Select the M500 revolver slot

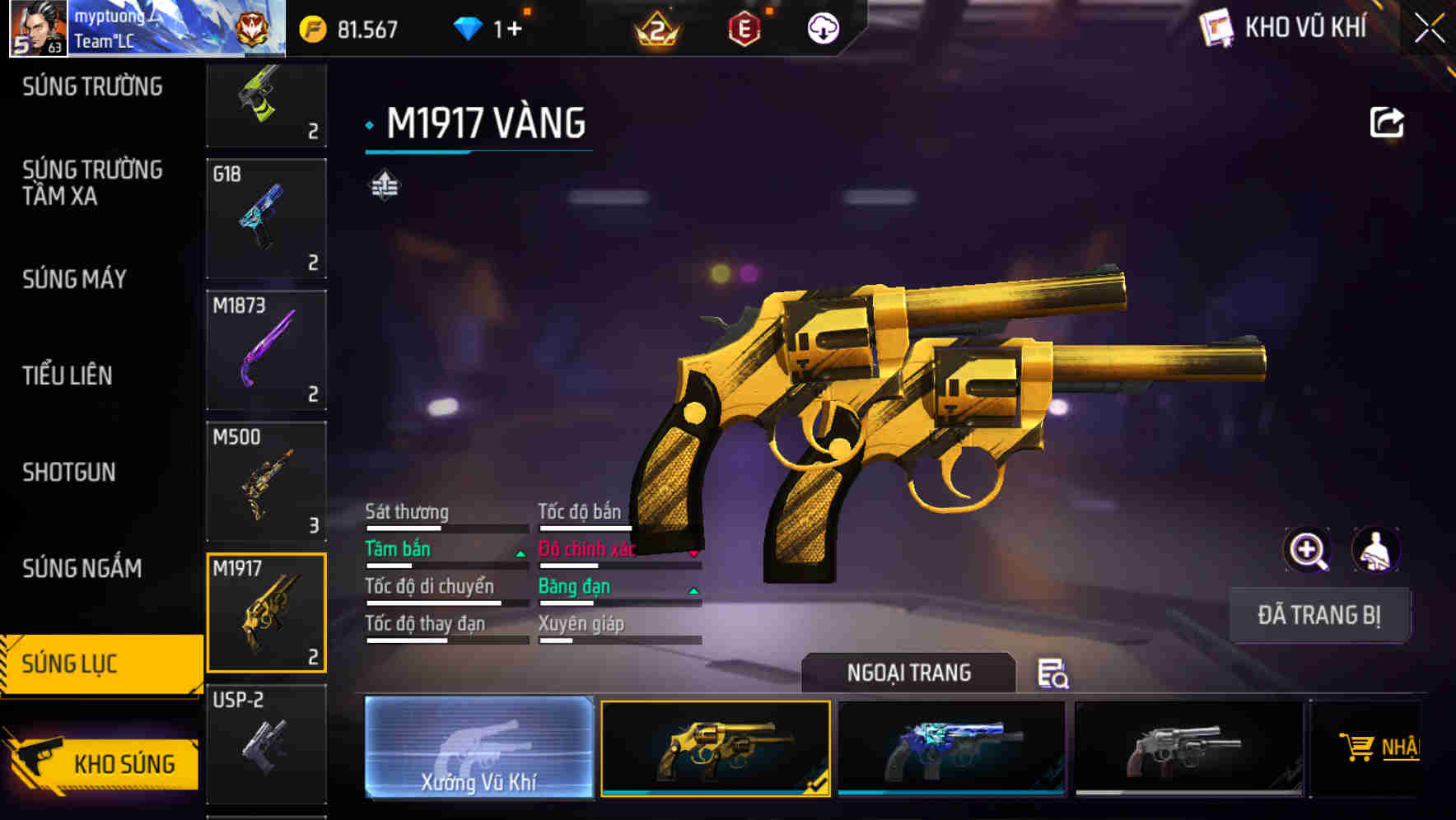click(266, 481)
